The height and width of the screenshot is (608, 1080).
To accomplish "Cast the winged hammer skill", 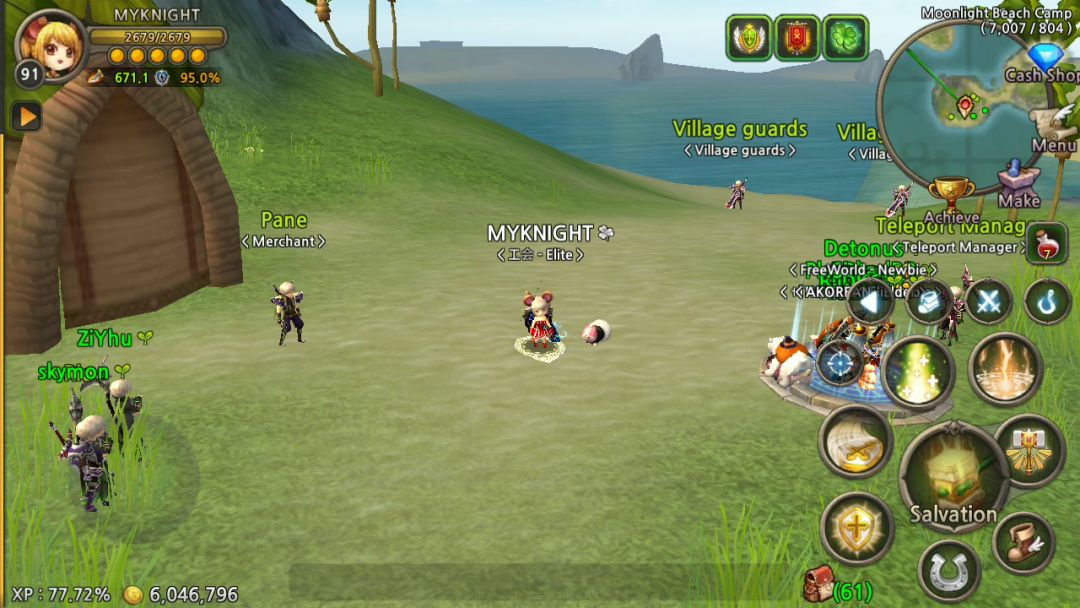I will pyautogui.click(x=1029, y=450).
